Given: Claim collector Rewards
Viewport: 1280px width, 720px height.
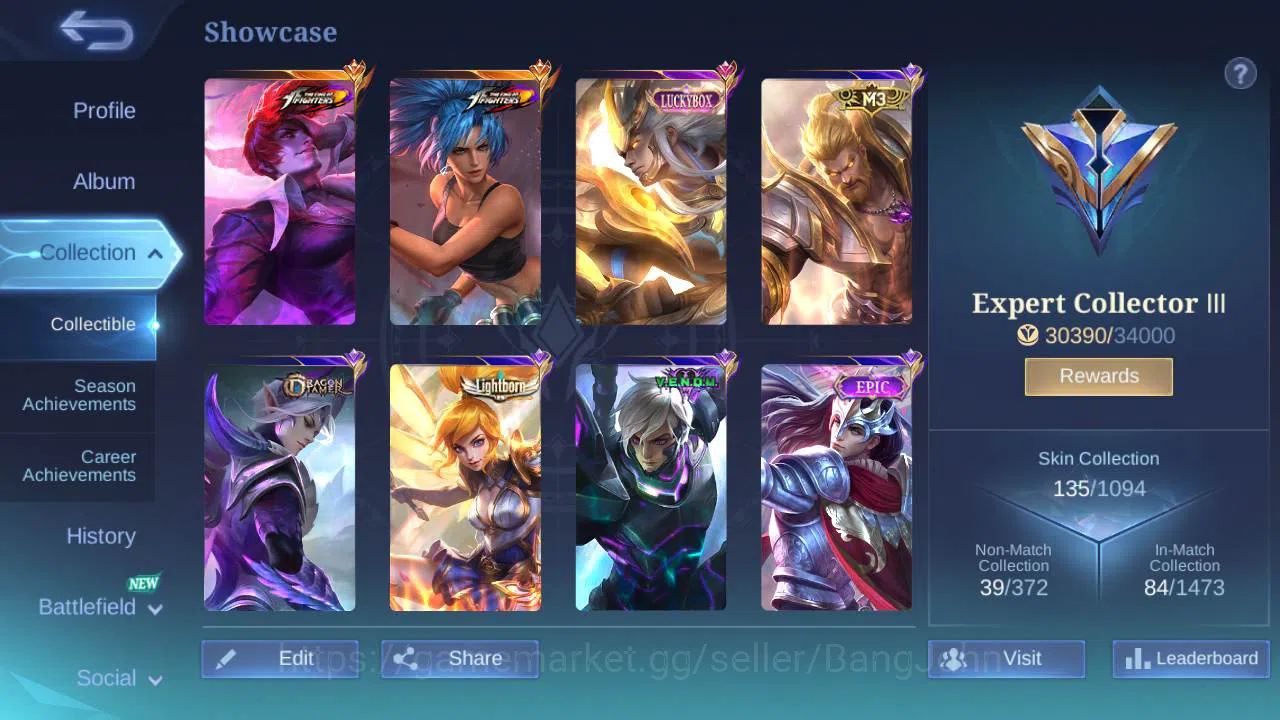Looking at the screenshot, I should [1098, 376].
